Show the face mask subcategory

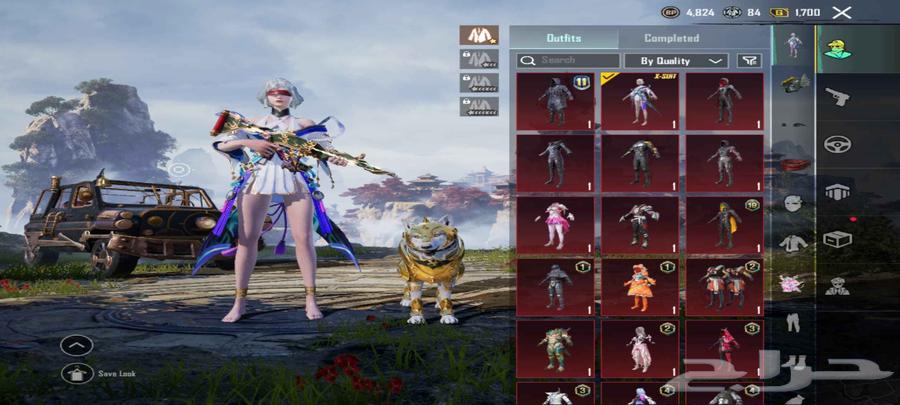click(792, 203)
